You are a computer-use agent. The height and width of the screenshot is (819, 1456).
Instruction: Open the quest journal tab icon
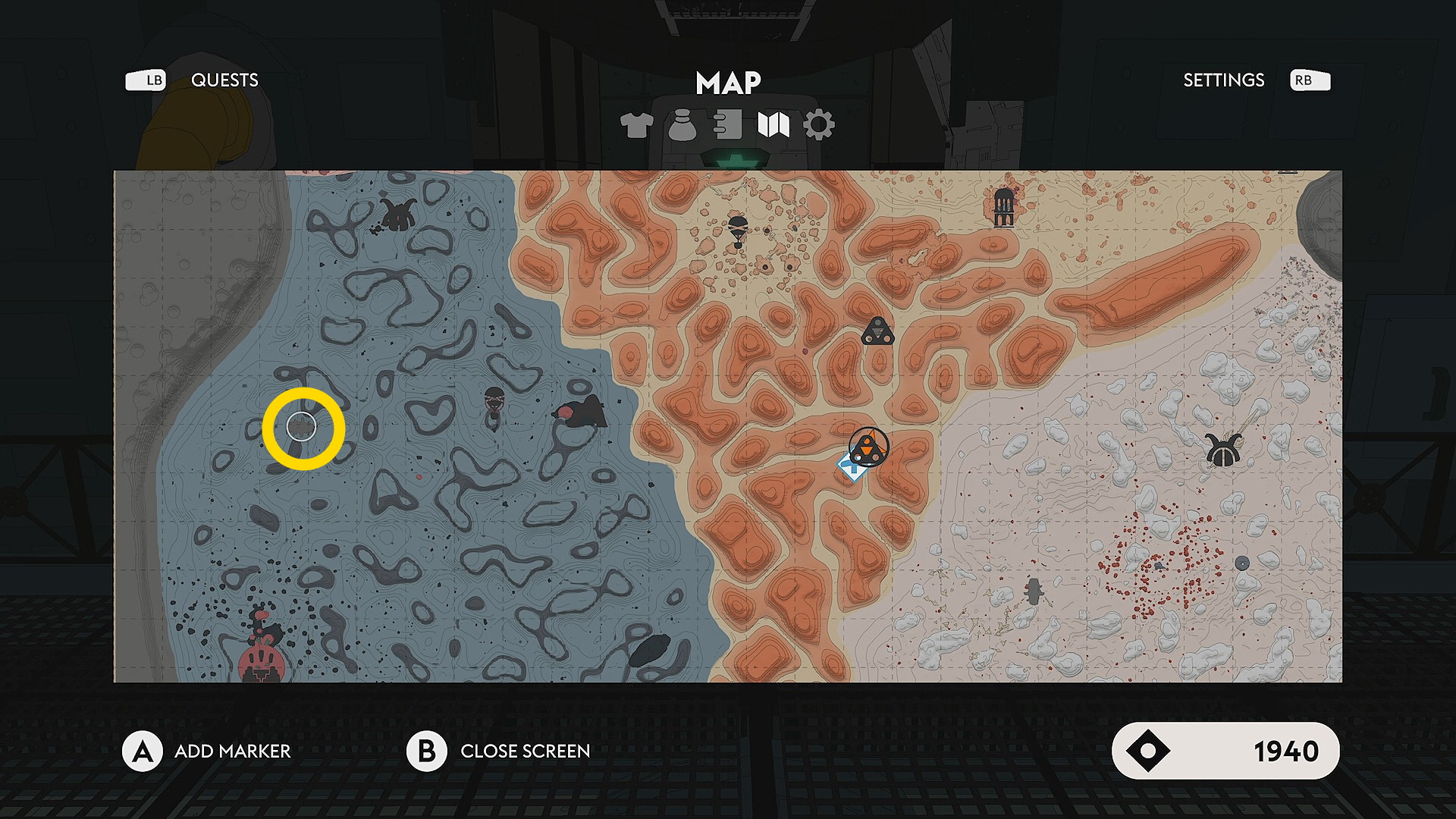click(x=728, y=124)
